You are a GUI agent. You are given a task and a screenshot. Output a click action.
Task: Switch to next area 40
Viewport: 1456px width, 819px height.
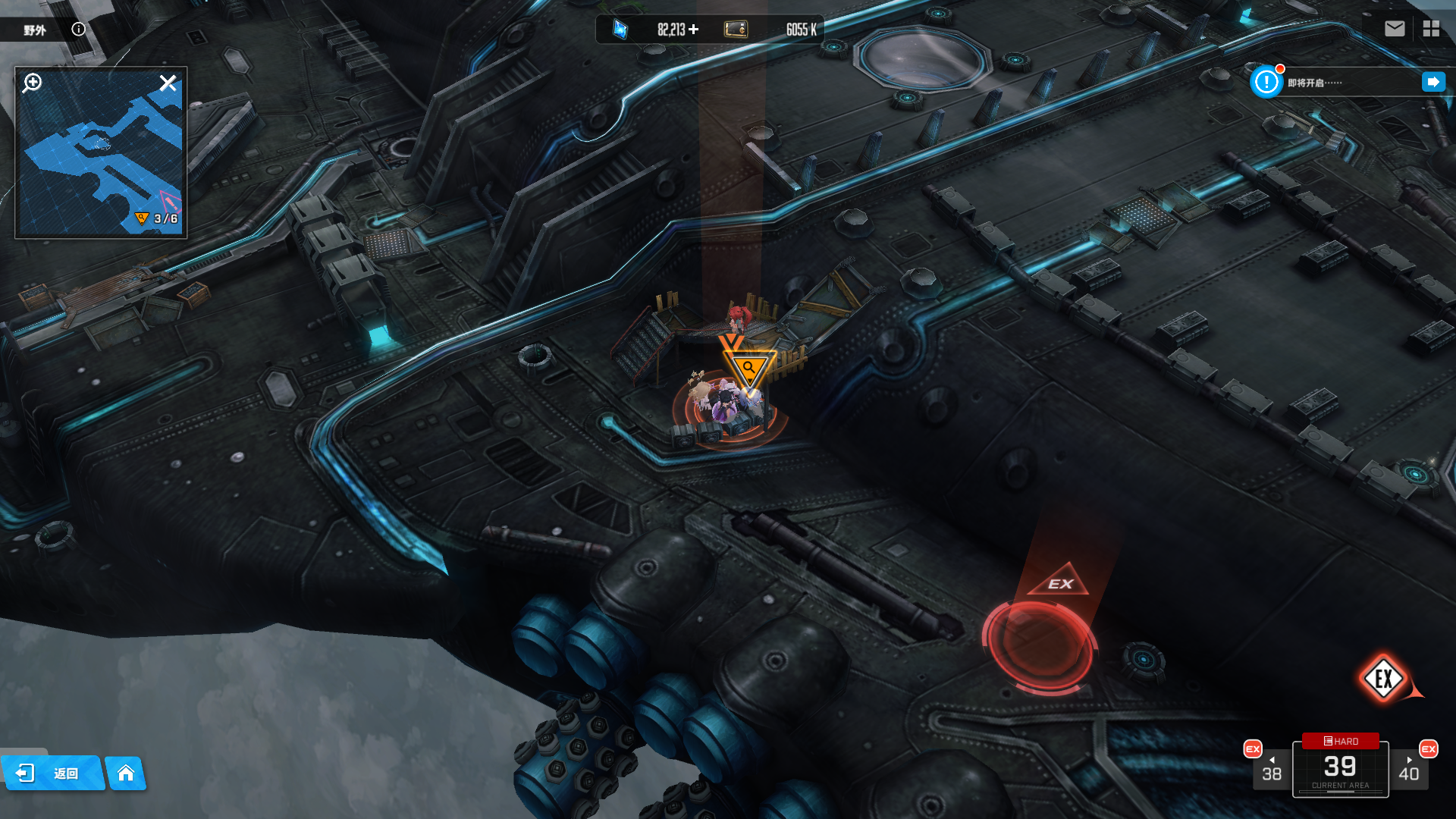coord(1409,769)
